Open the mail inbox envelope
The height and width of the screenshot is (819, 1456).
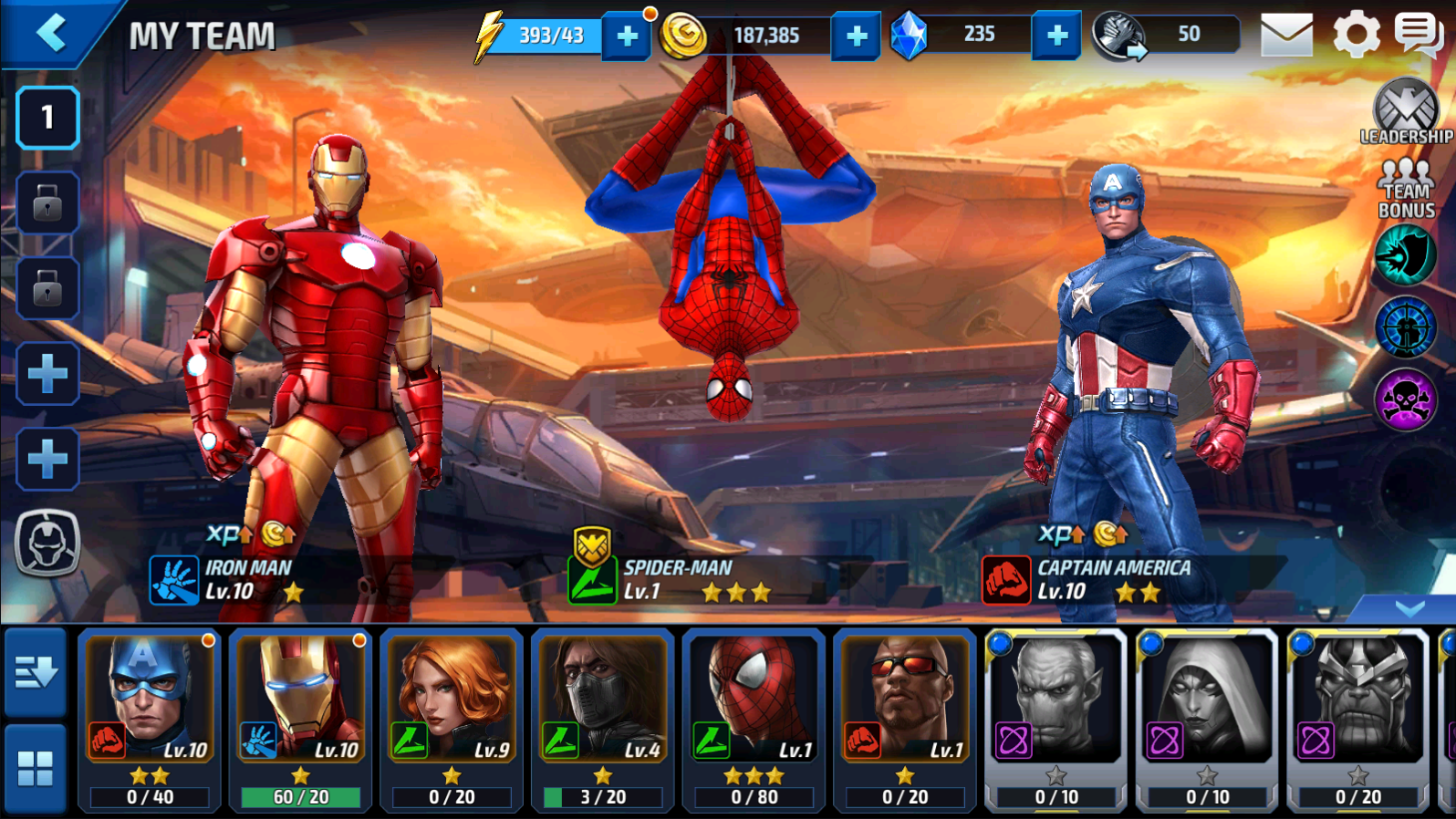[1286, 36]
